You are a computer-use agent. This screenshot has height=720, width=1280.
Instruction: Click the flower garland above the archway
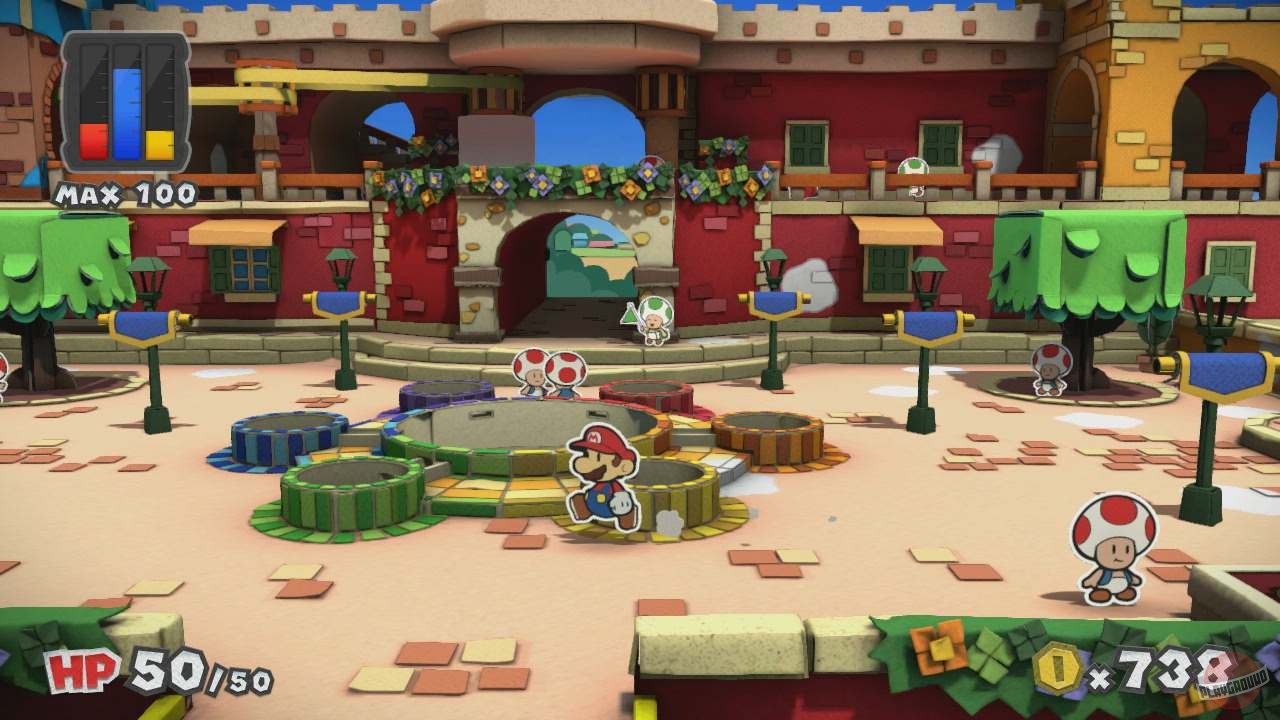click(545, 180)
